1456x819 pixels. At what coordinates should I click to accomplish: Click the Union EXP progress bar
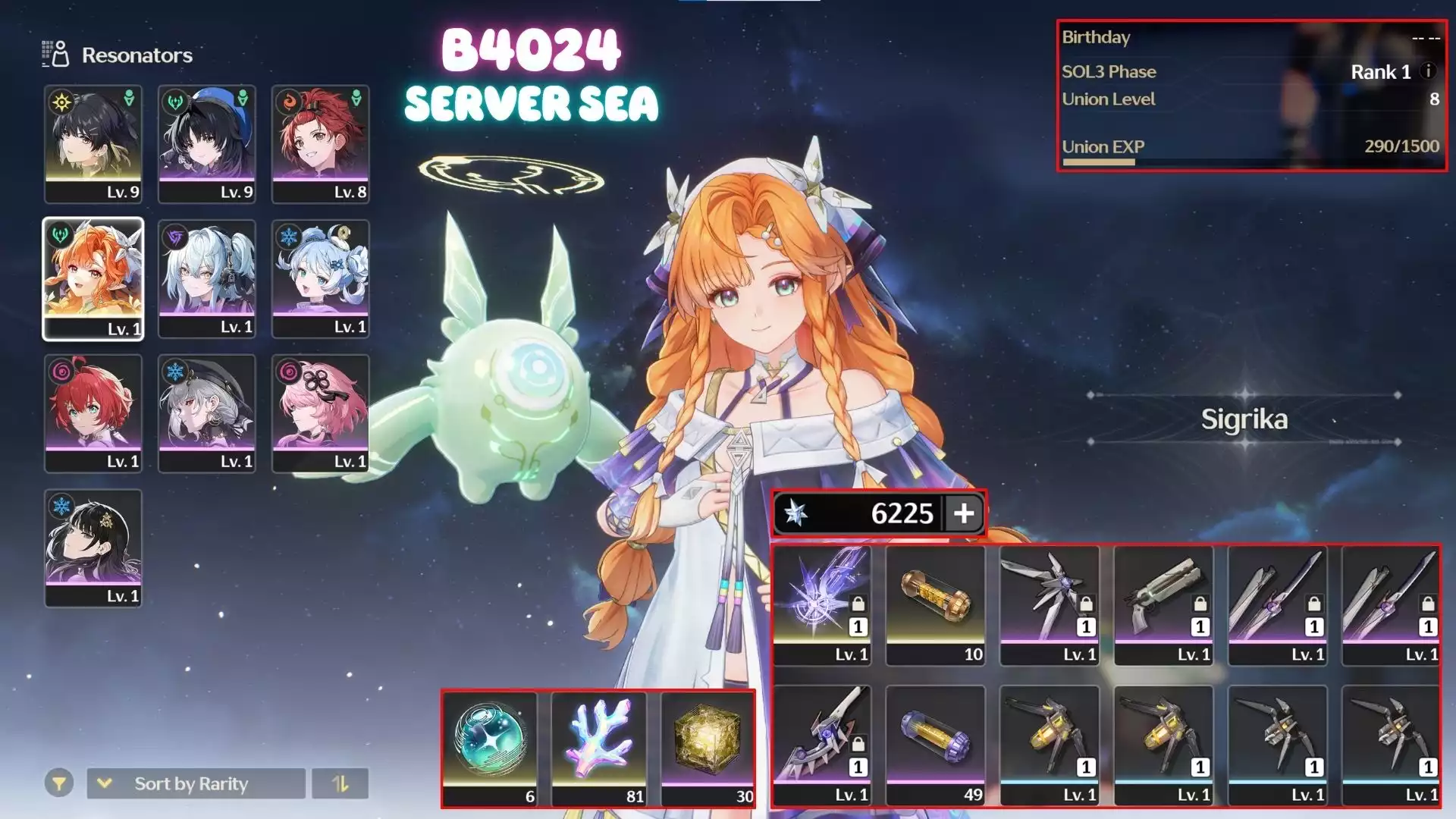click(1098, 162)
